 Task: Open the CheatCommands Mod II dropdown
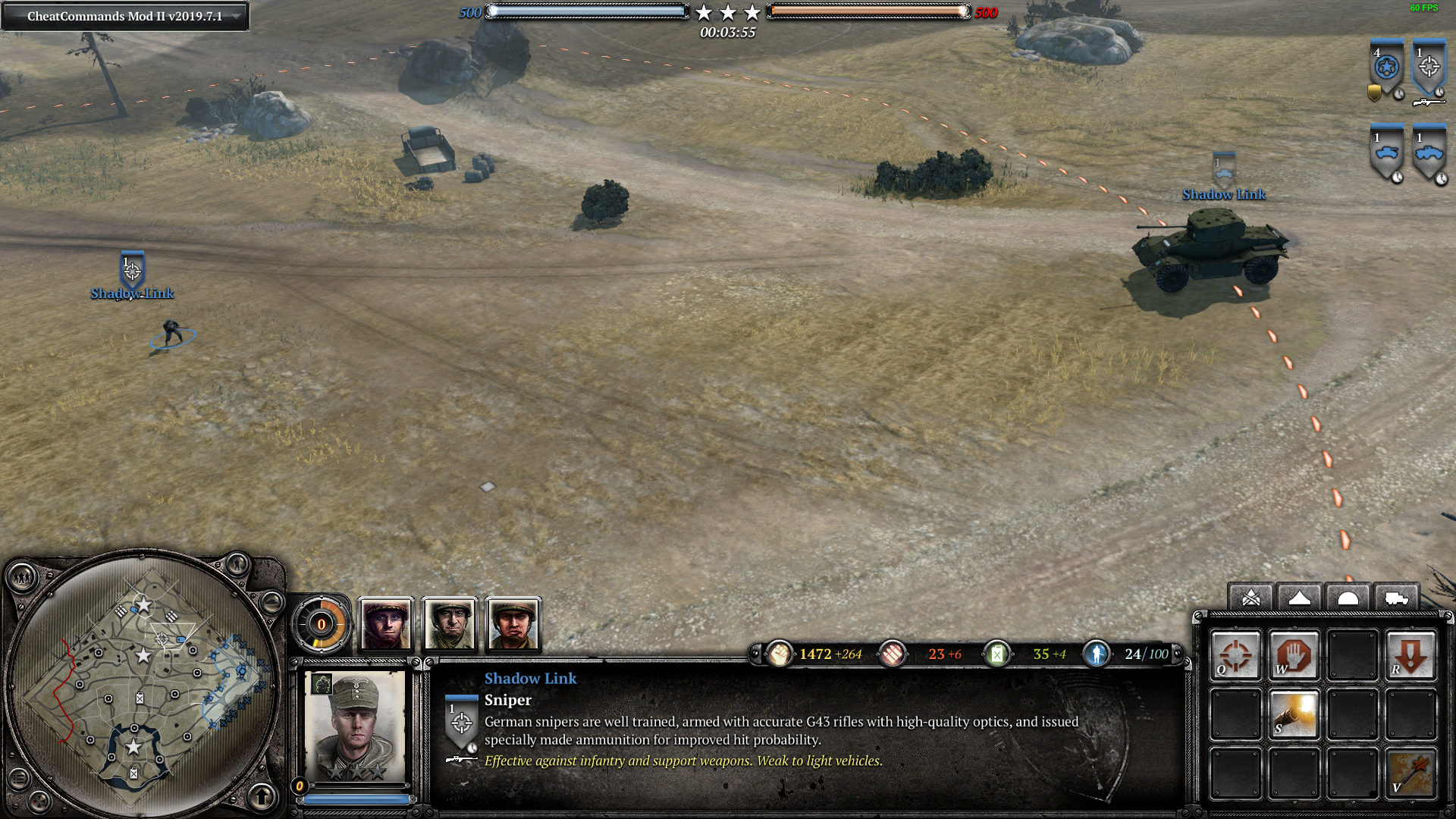point(237,16)
